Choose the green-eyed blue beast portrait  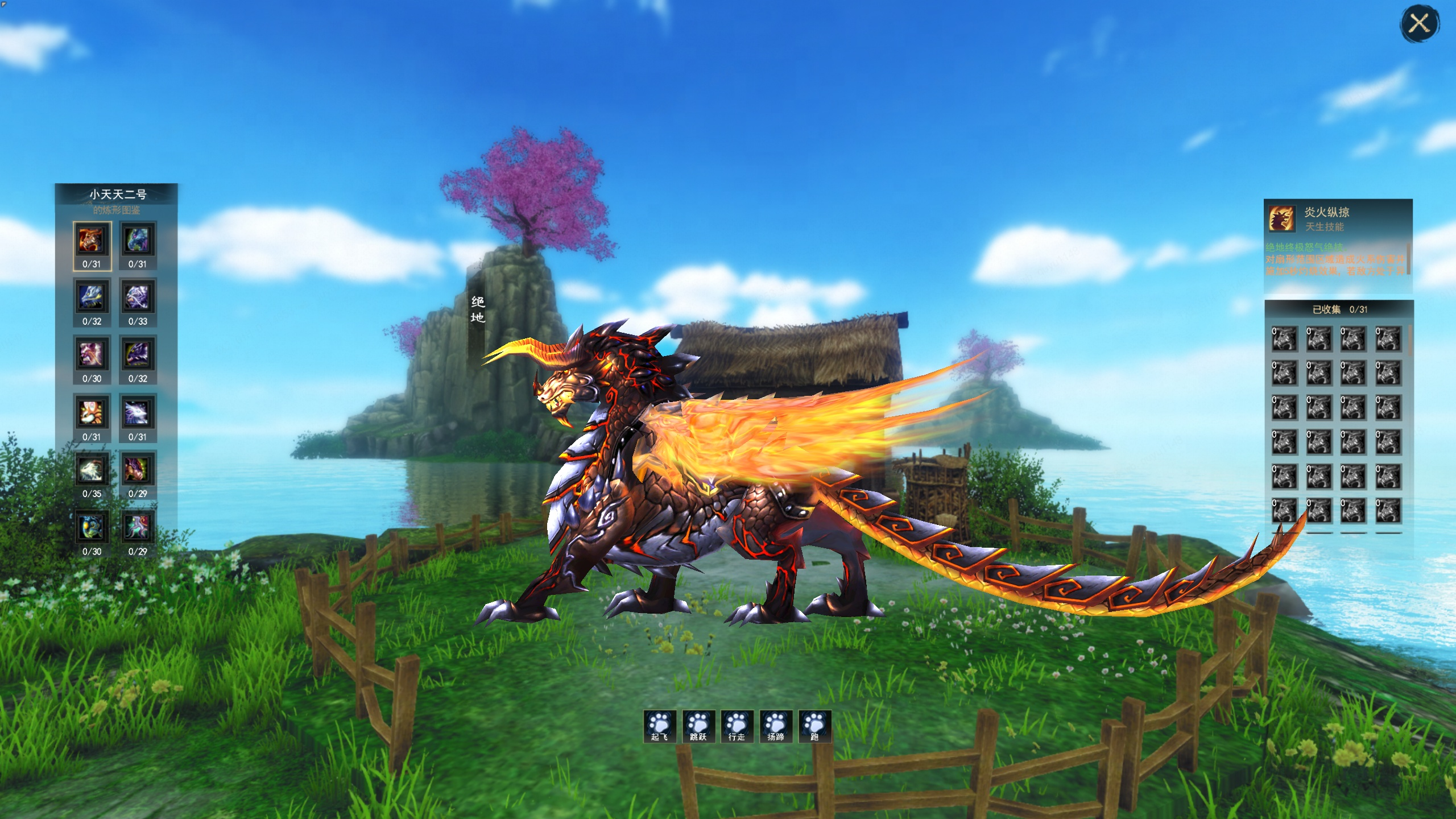(138, 241)
